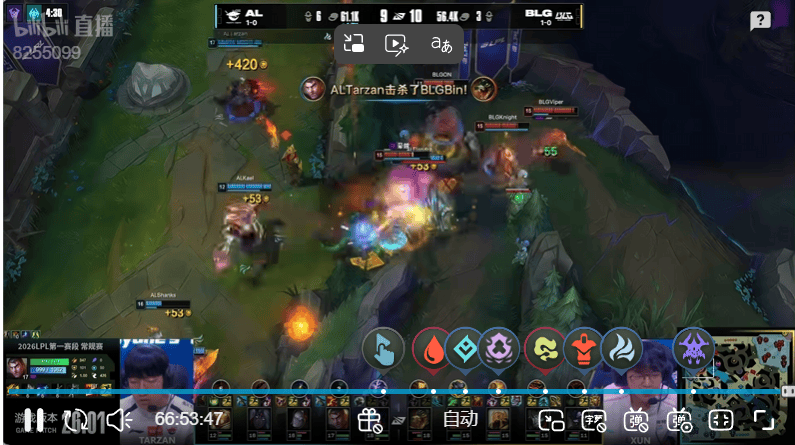Click the gift box icon
Image resolution: width=795 pixels, height=445 pixels.
tap(370, 420)
